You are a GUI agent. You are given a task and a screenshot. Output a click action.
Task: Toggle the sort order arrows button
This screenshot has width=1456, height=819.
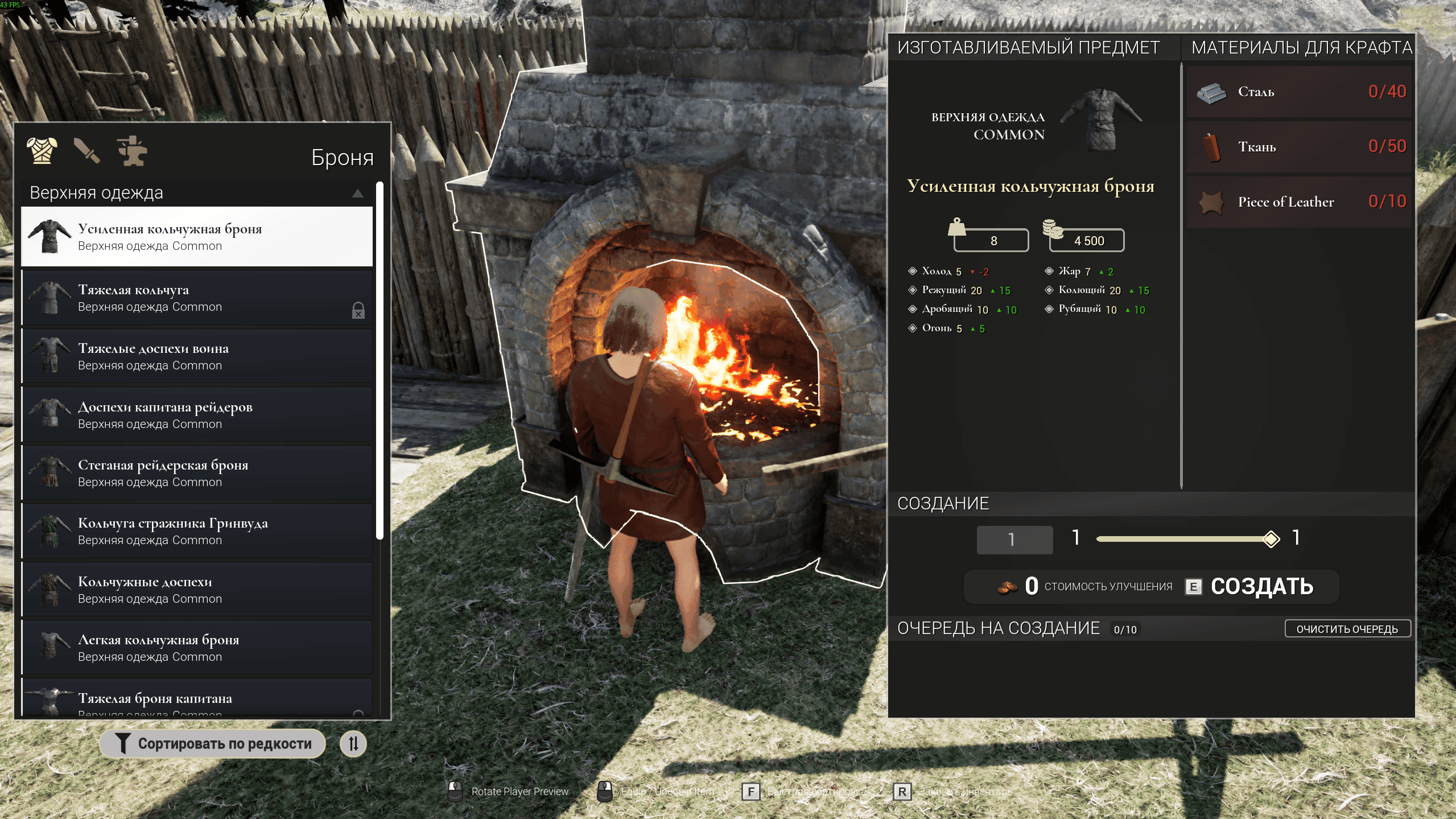353,744
